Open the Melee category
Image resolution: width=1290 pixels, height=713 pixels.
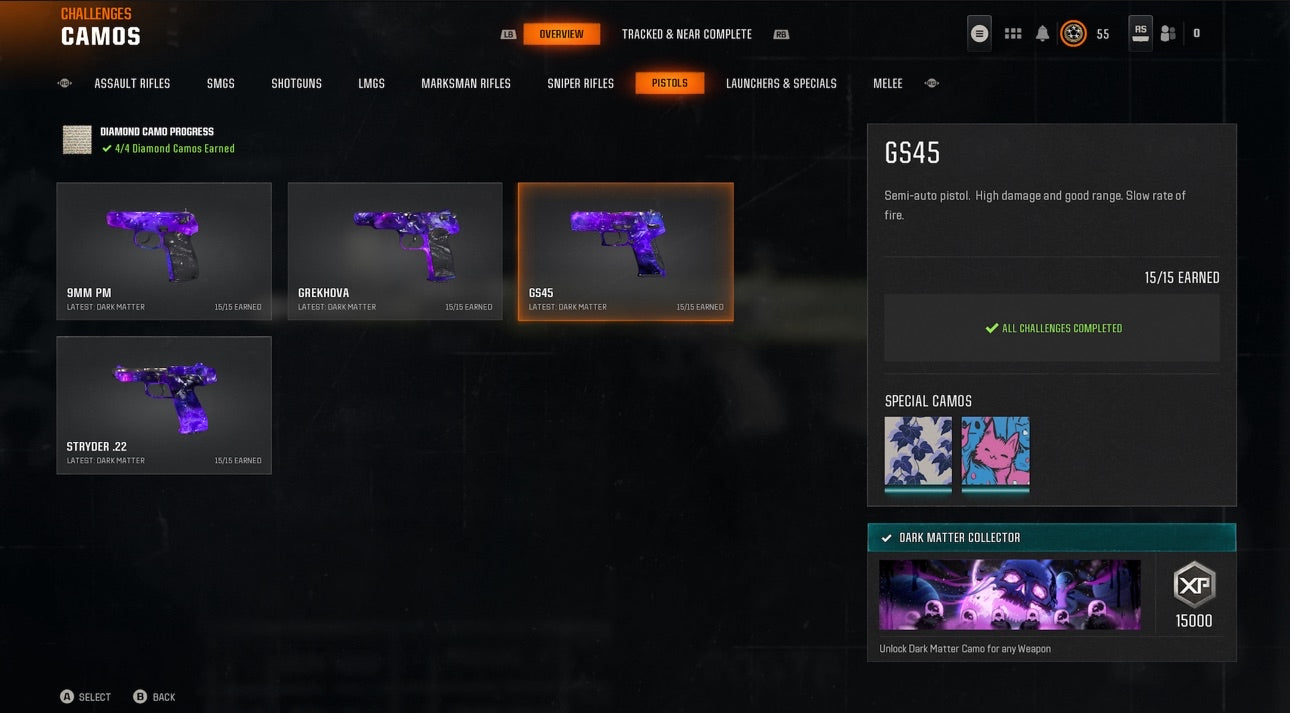(887, 83)
